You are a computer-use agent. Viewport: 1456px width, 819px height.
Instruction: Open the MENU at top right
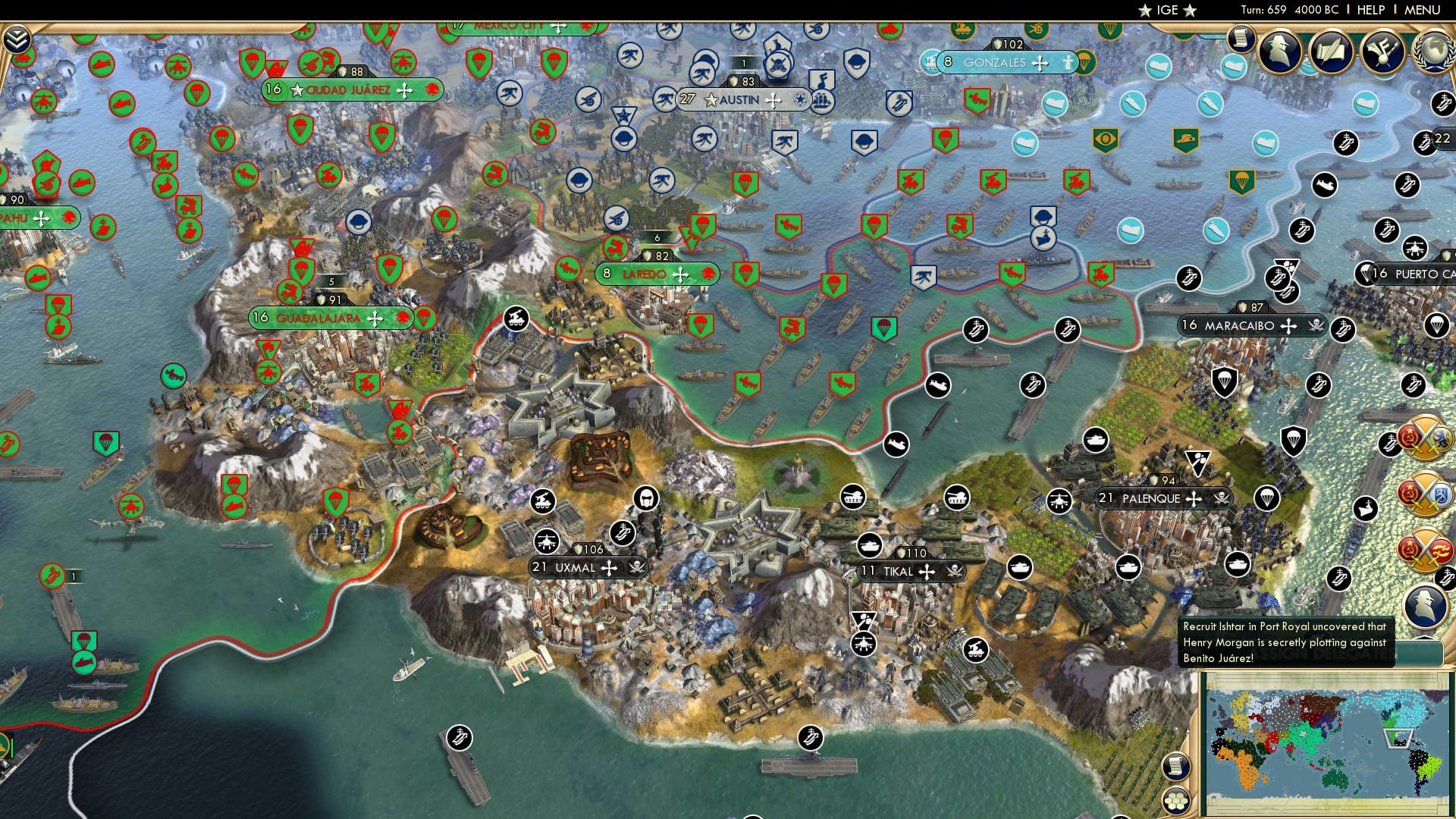(x=1424, y=9)
